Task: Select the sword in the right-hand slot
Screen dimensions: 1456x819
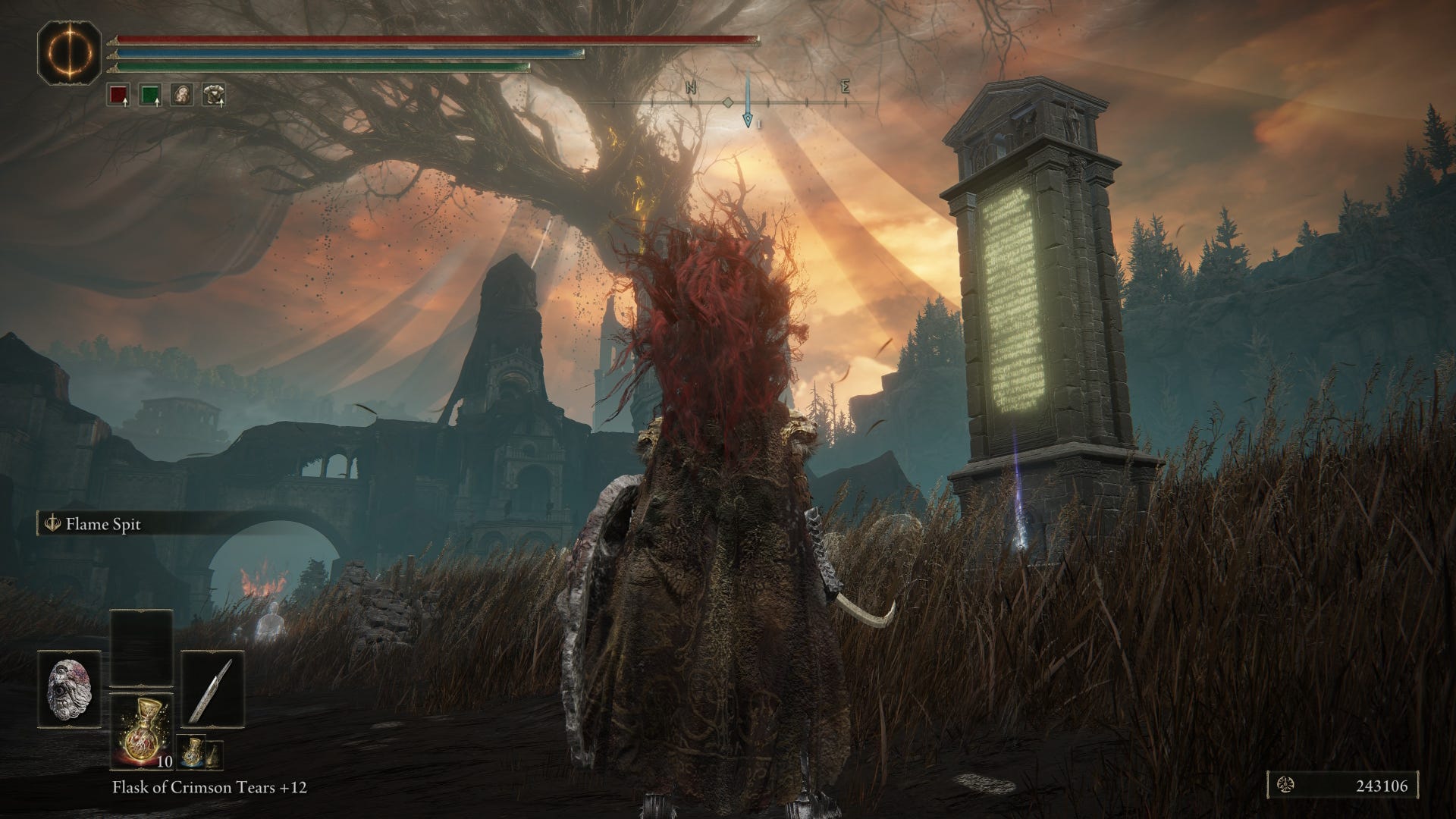Action: click(x=212, y=688)
